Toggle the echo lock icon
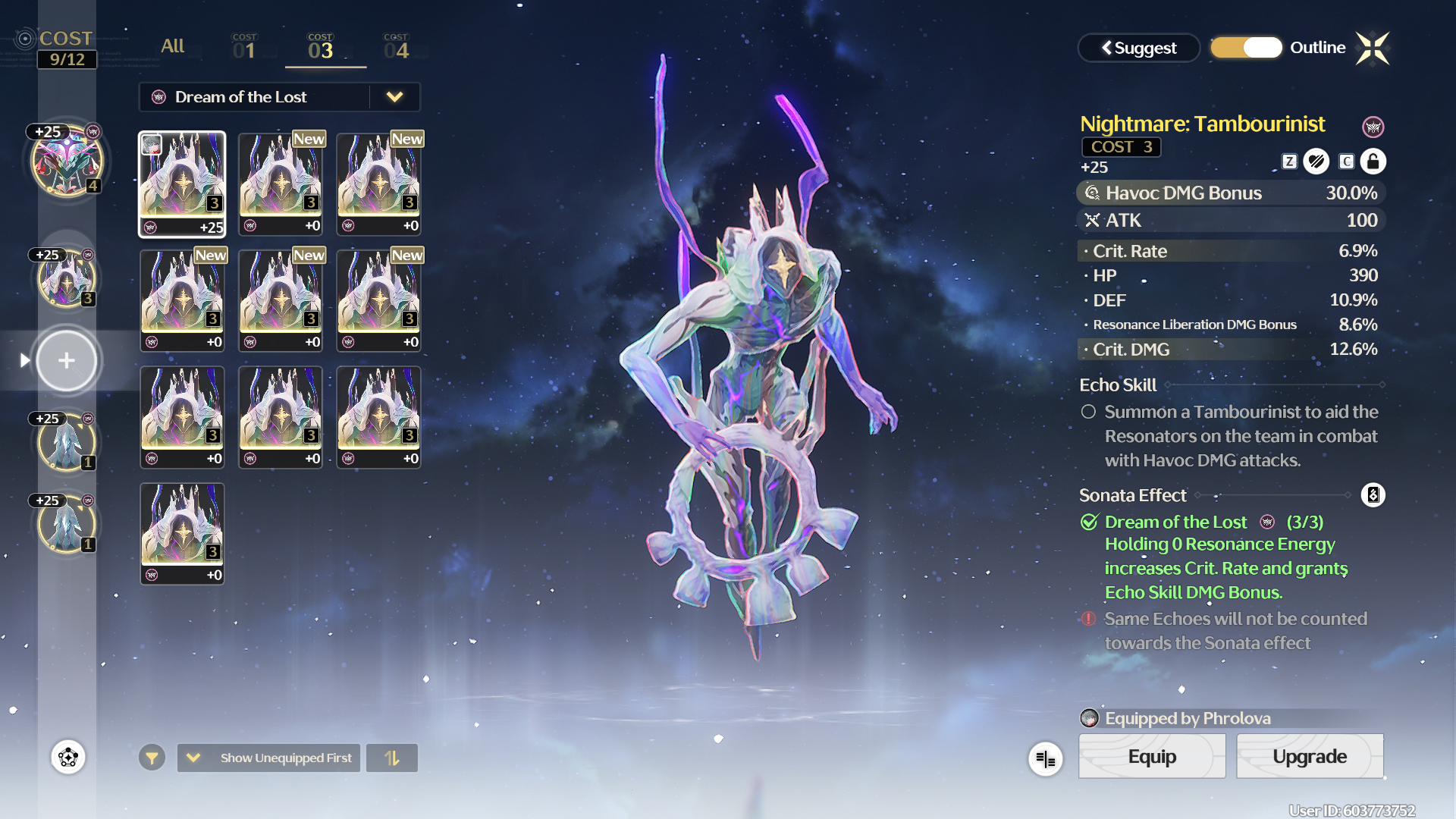Screen dimensions: 1456x819 click(1373, 162)
